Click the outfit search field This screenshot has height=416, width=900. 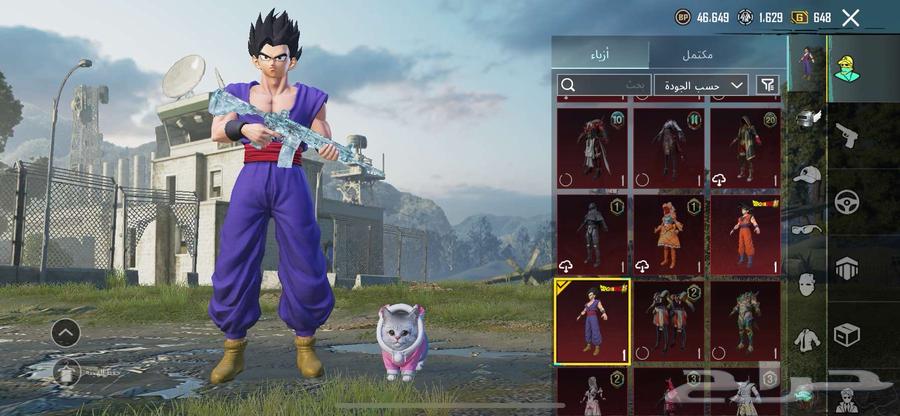click(604, 85)
